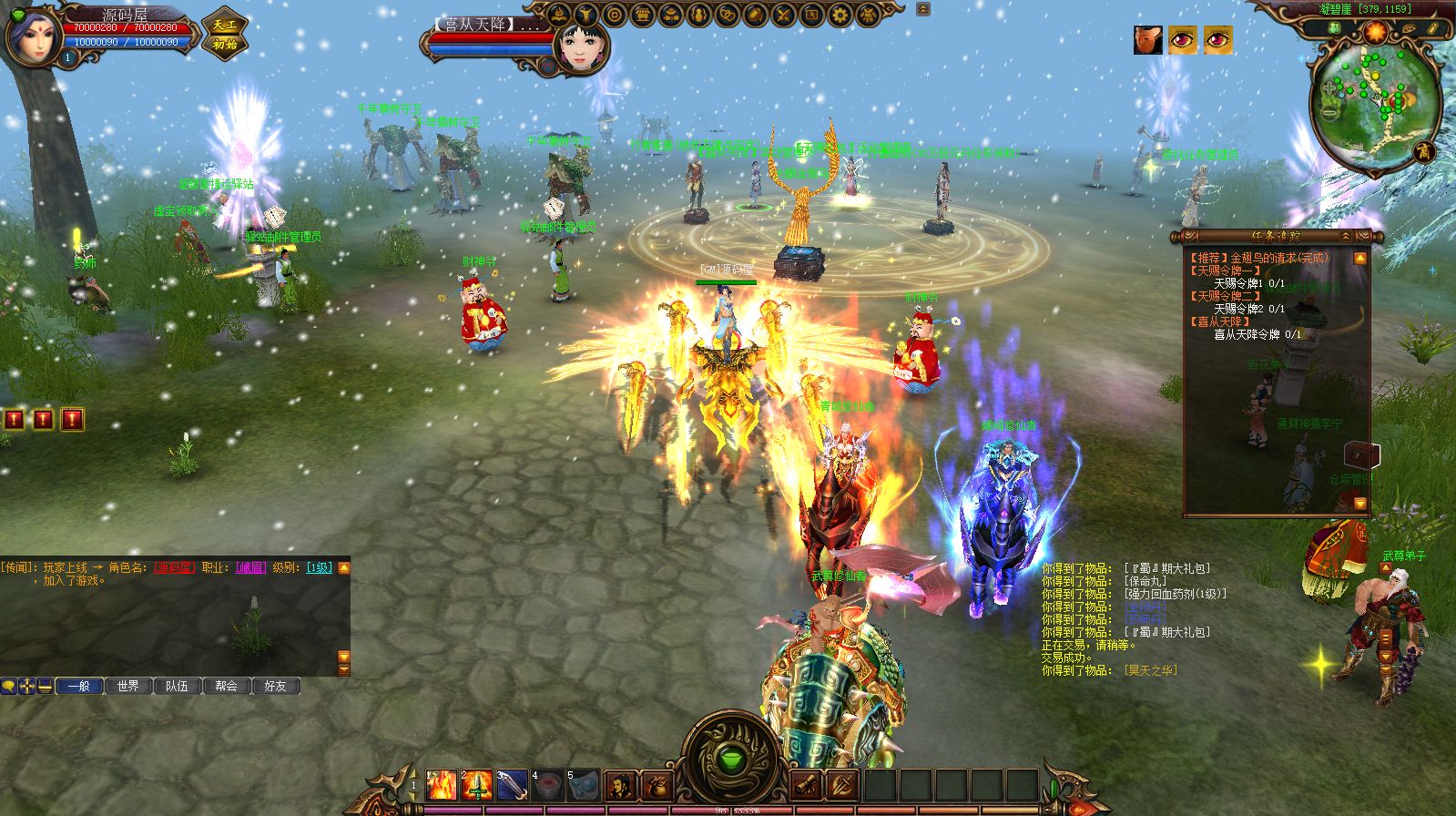Use the red bowl item in slot 4
1456x816 pixels.
click(x=547, y=784)
